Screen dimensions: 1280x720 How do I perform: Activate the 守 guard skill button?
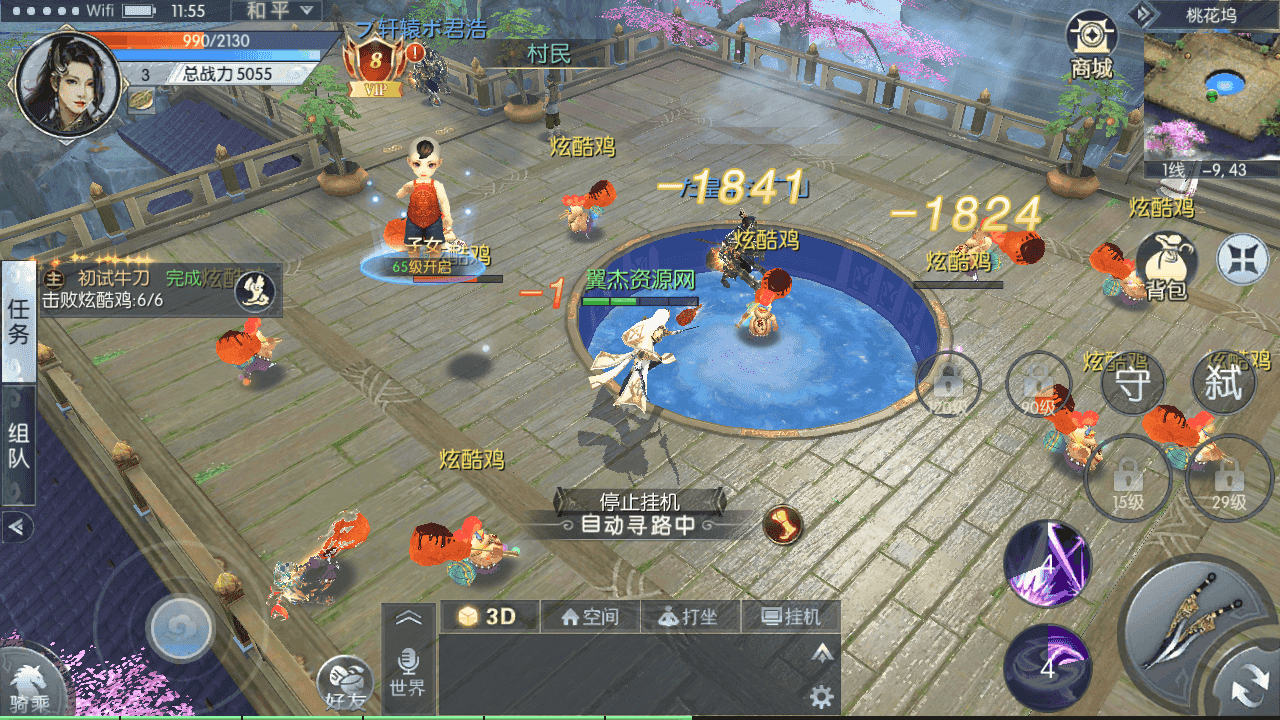click(x=1132, y=385)
